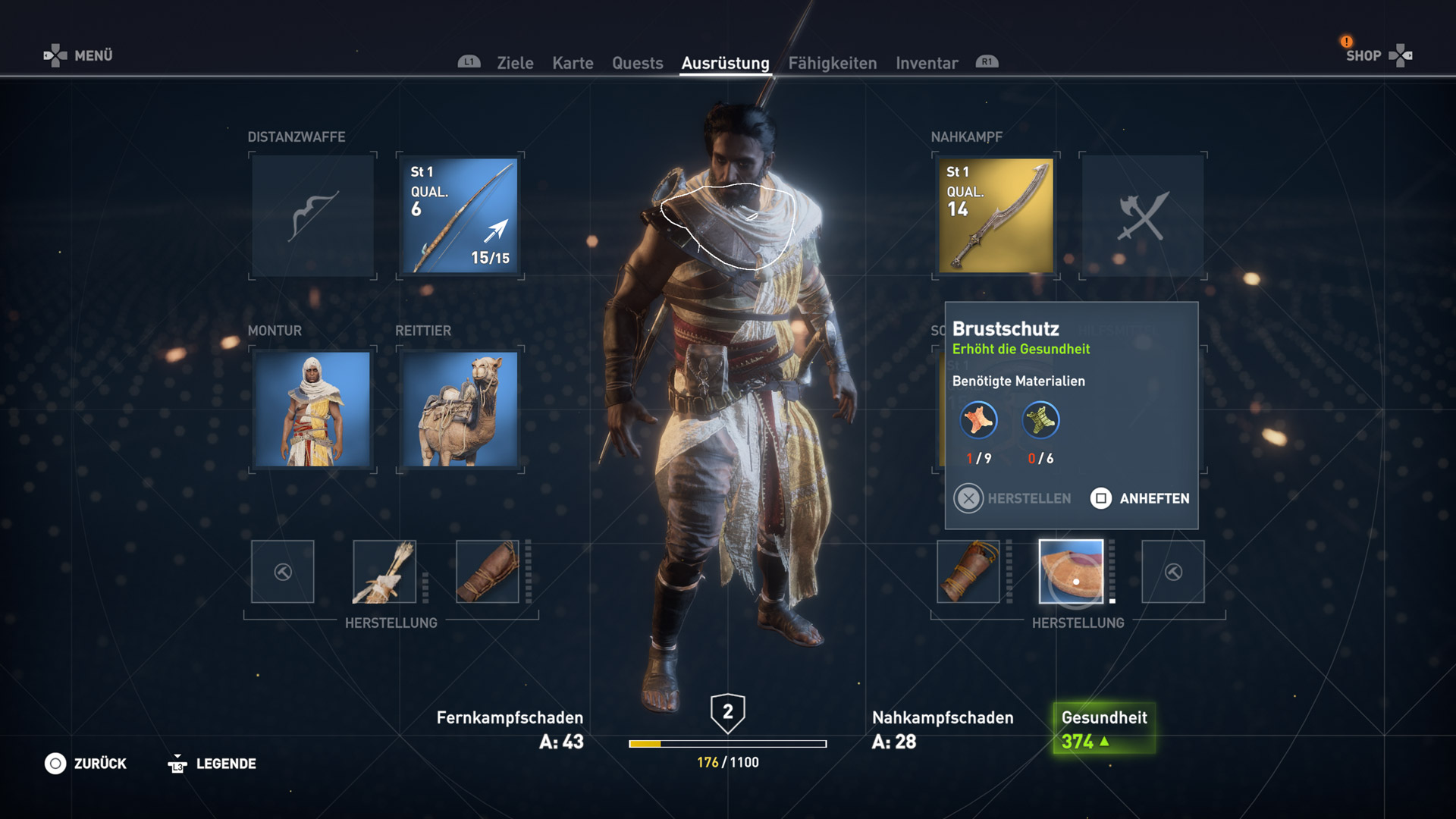The image size is (1456, 819).
Task: Select the empty bow slot
Action: [312, 216]
